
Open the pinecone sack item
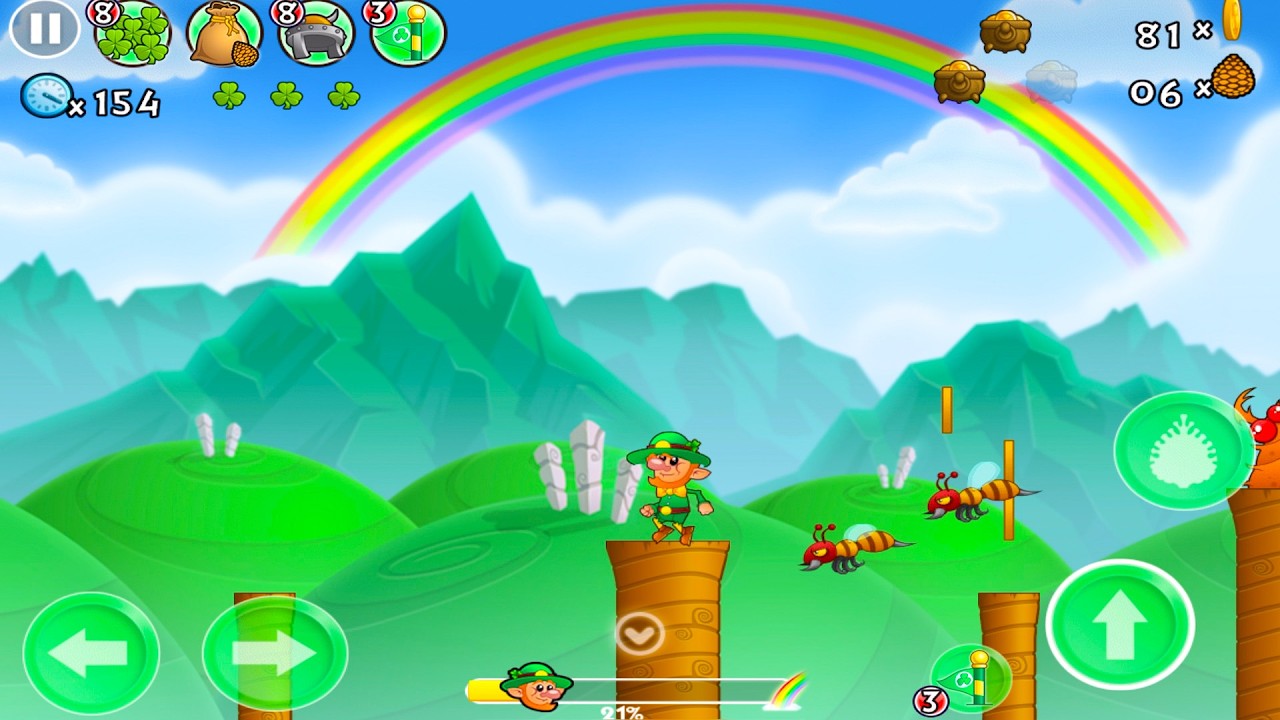(224, 33)
